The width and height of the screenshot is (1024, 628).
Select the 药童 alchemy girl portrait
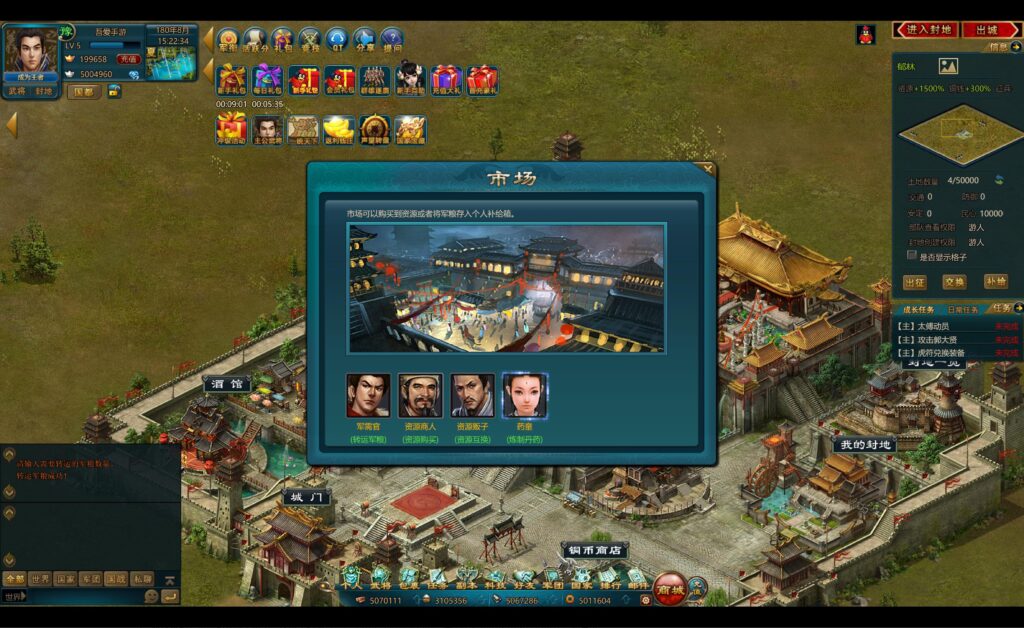click(x=524, y=395)
